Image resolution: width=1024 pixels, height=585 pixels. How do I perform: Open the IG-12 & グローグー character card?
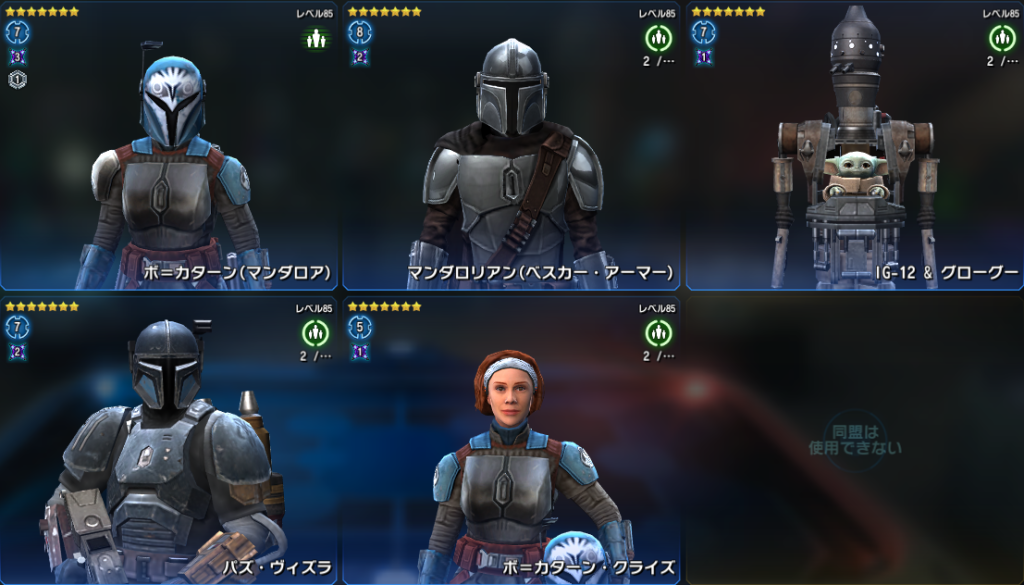tap(854, 150)
